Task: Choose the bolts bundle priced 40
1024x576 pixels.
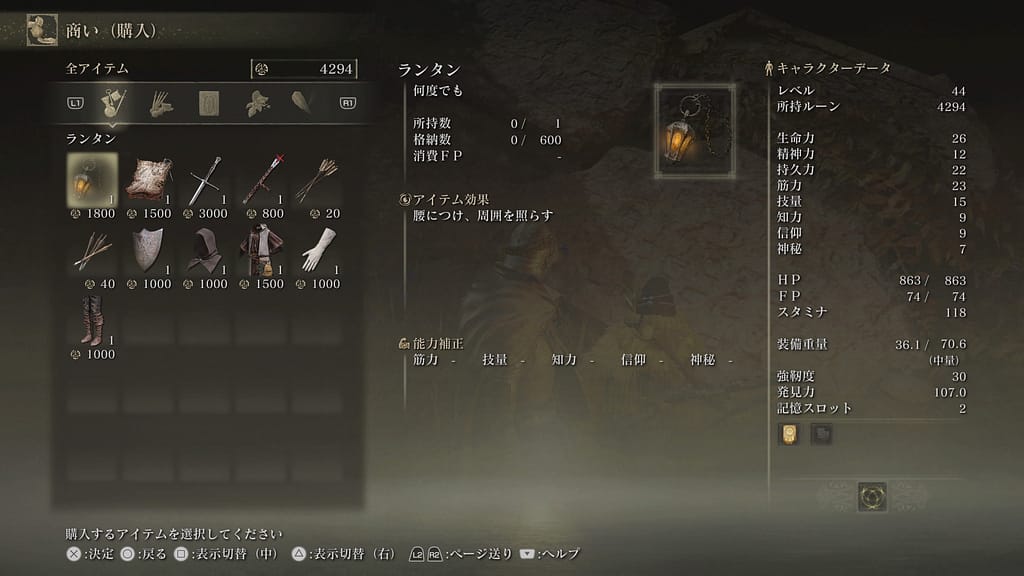Action: pyautogui.click(x=92, y=249)
